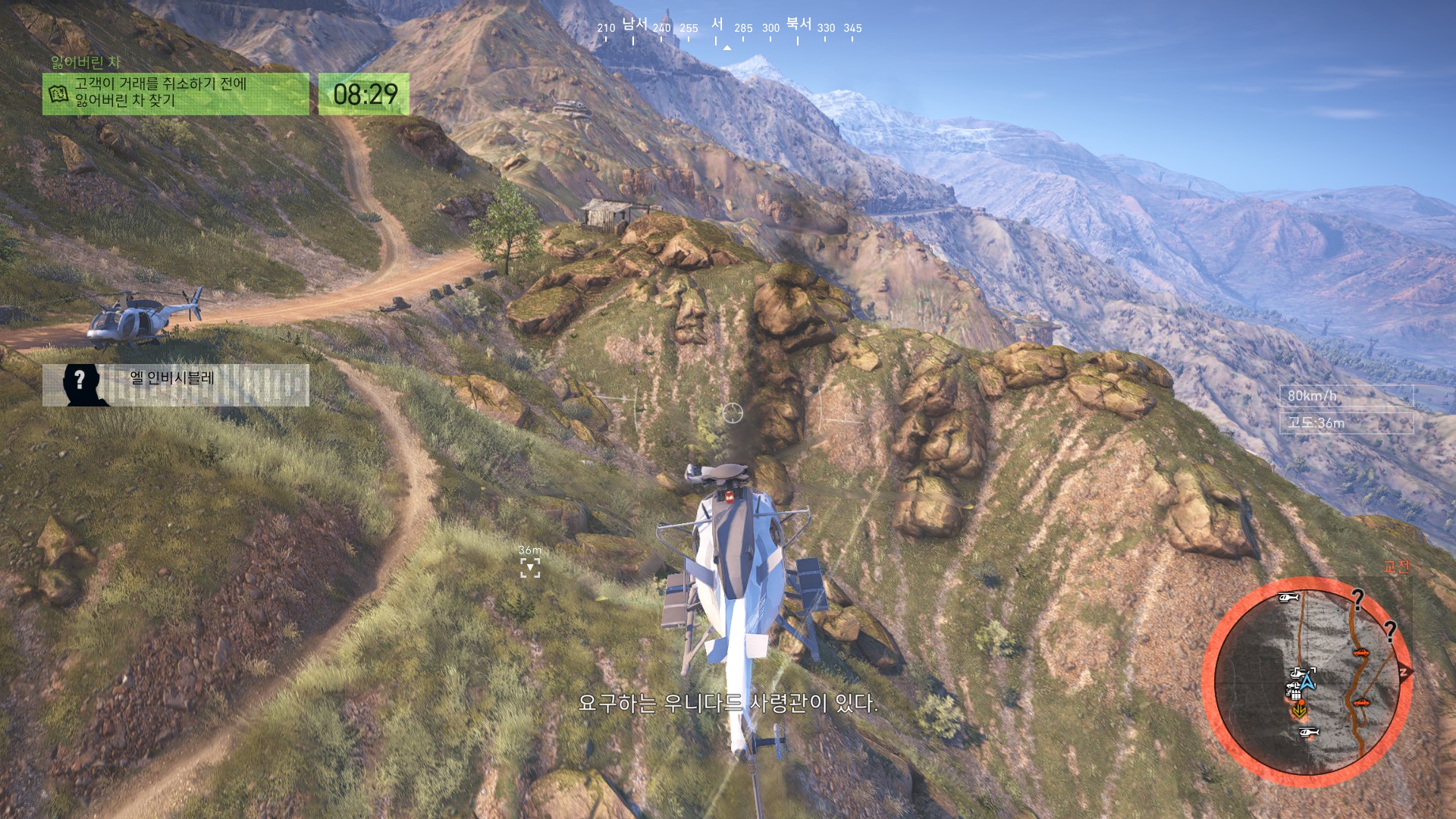Open the El Invisible intel panel
The width and height of the screenshot is (1456, 819).
(x=176, y=384)
